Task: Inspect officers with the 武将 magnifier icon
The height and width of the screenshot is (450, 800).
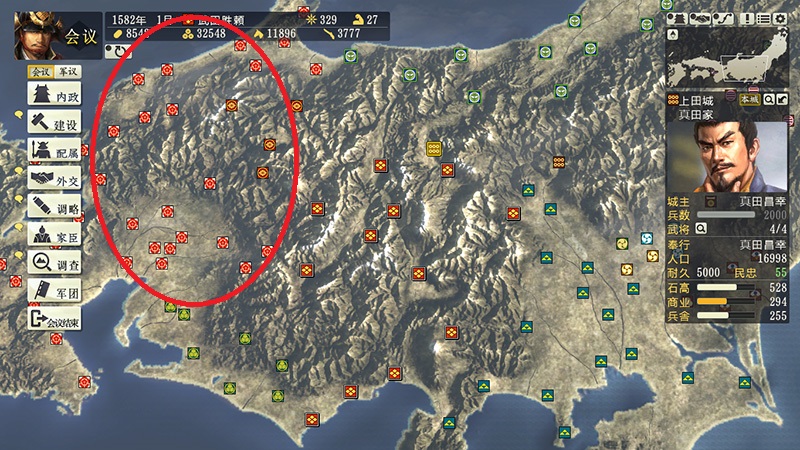Action: pyautogui.click(x=701, y=228)
